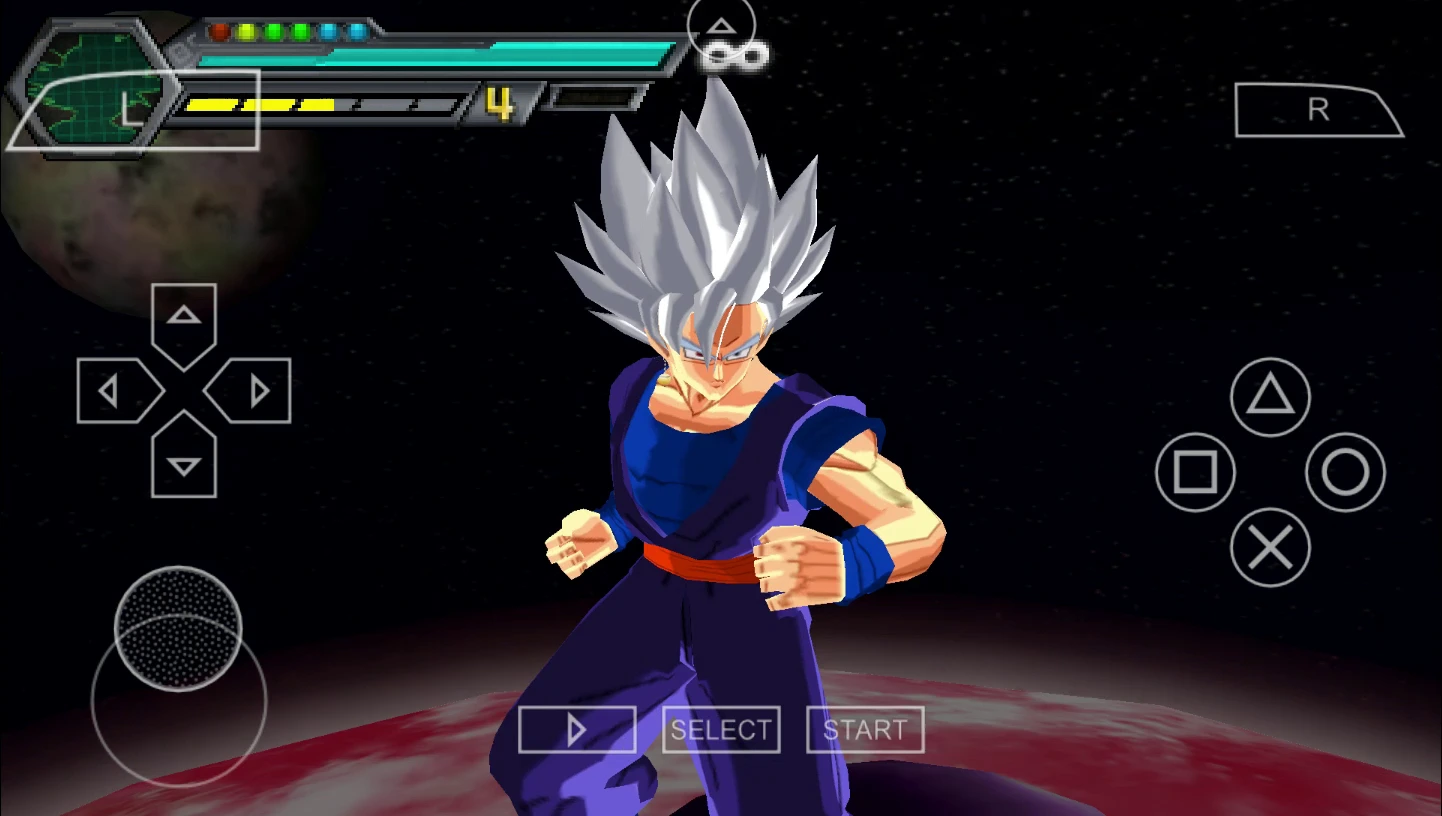This screenshot has height=816, width=1442.
Task: Tap the R shoulder touch button
Action: (1318, 110)
